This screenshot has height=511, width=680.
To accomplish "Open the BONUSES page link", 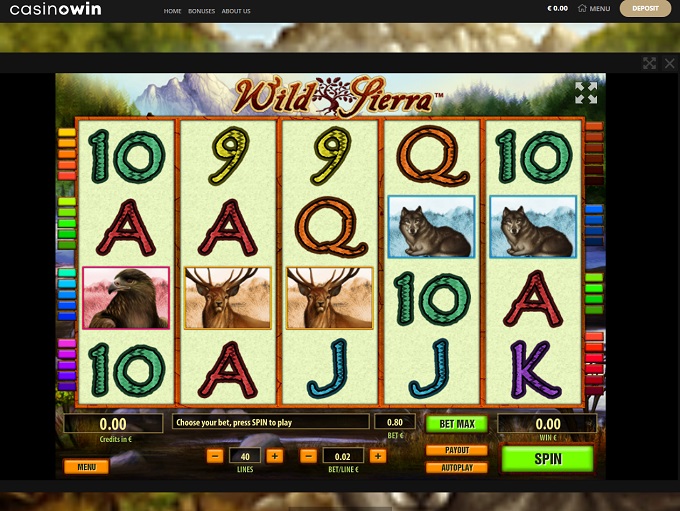I will (x=202, y=11).
